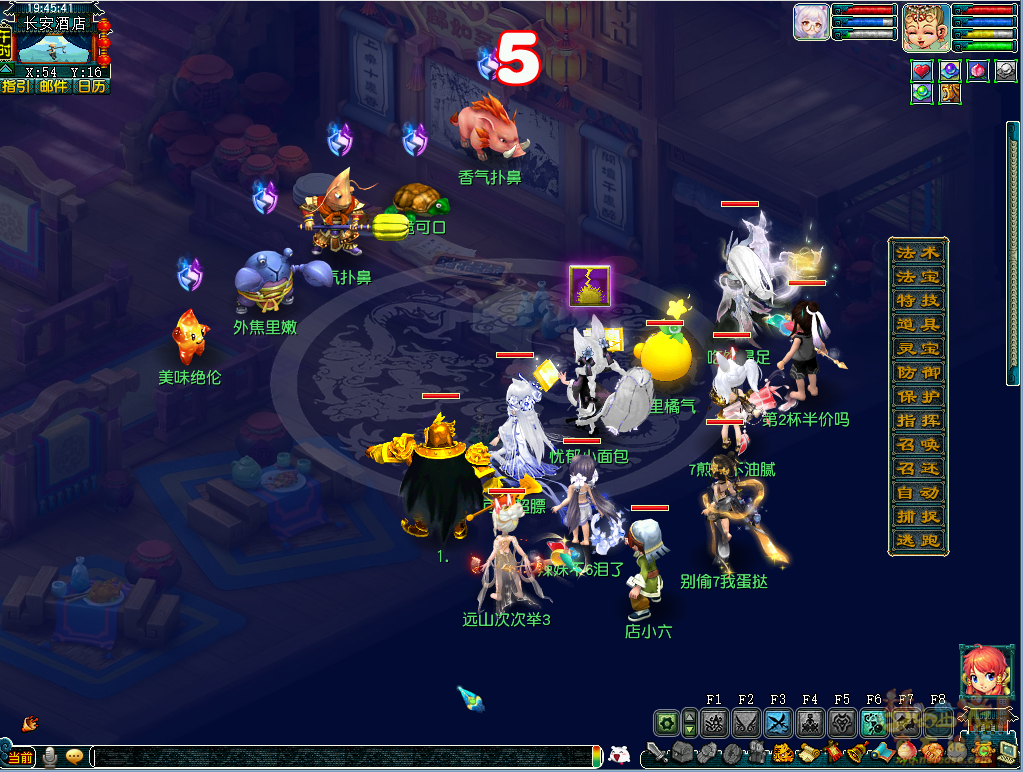Open the 邮件 mail button

pyautogui.click(x=54, y=87)
